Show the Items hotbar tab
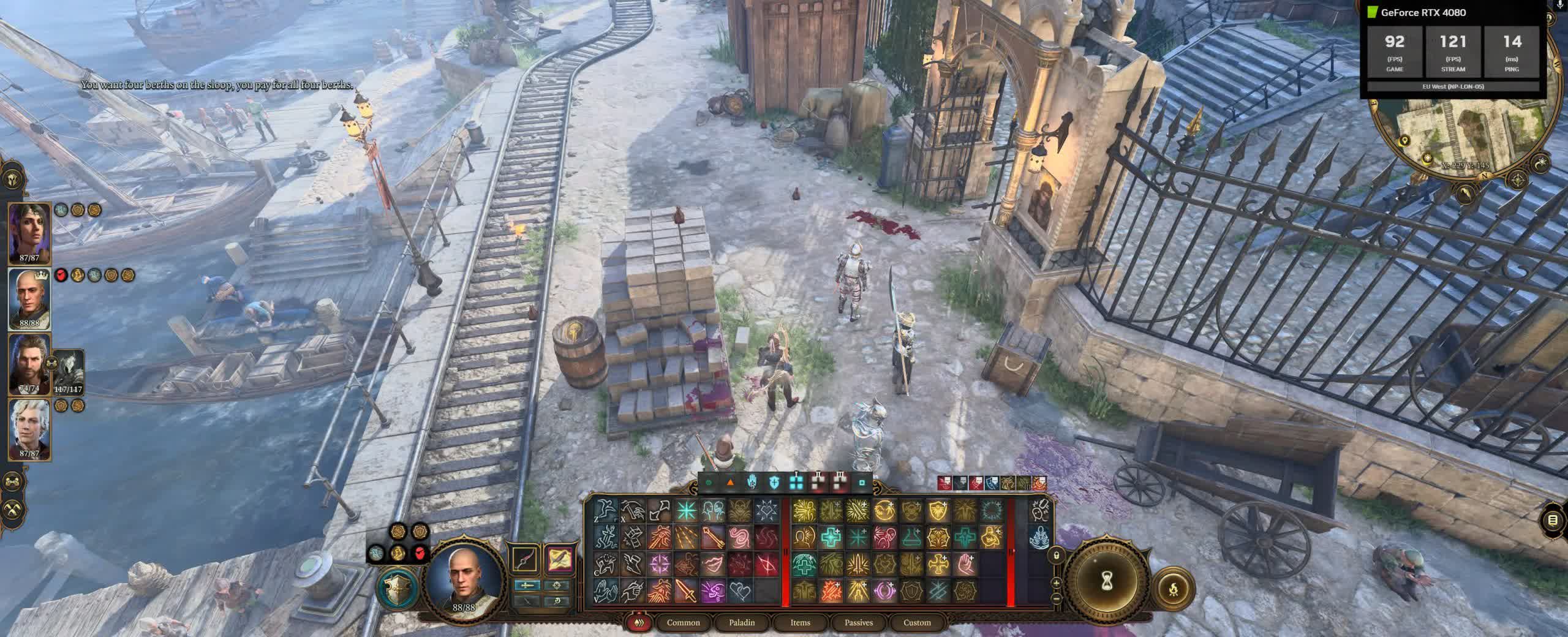The width and height of the screenshot is (1568, 637). click(800, 622)
